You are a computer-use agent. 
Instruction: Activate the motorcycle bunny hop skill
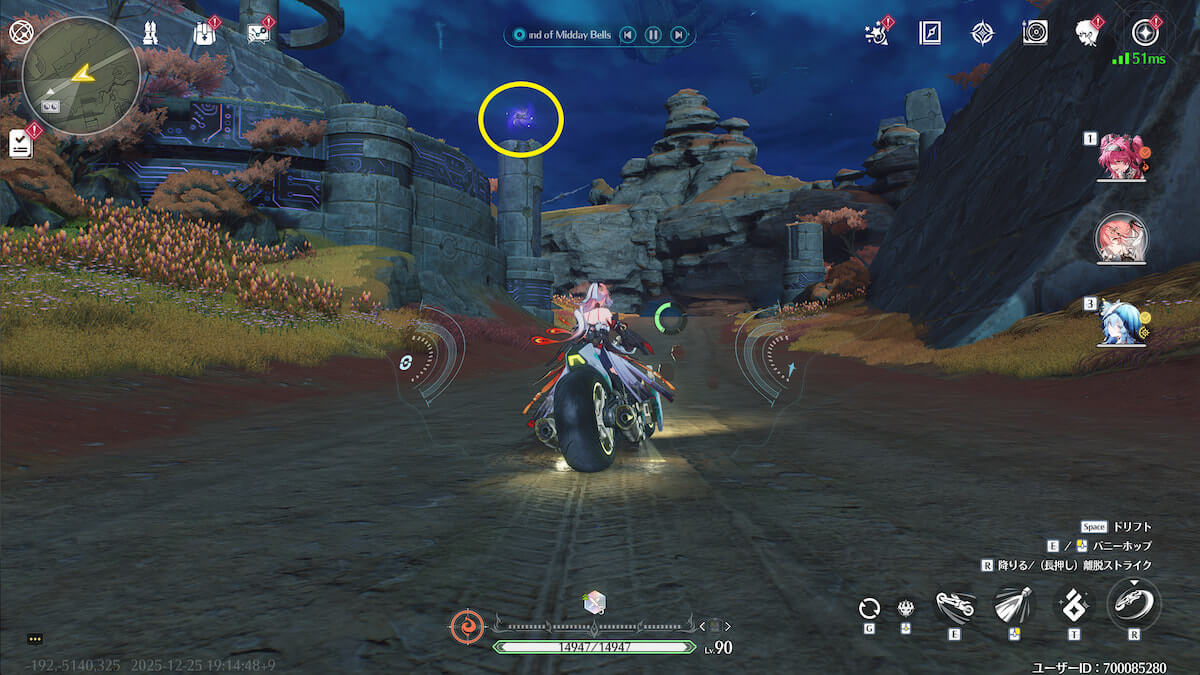(x=954, y=606)
